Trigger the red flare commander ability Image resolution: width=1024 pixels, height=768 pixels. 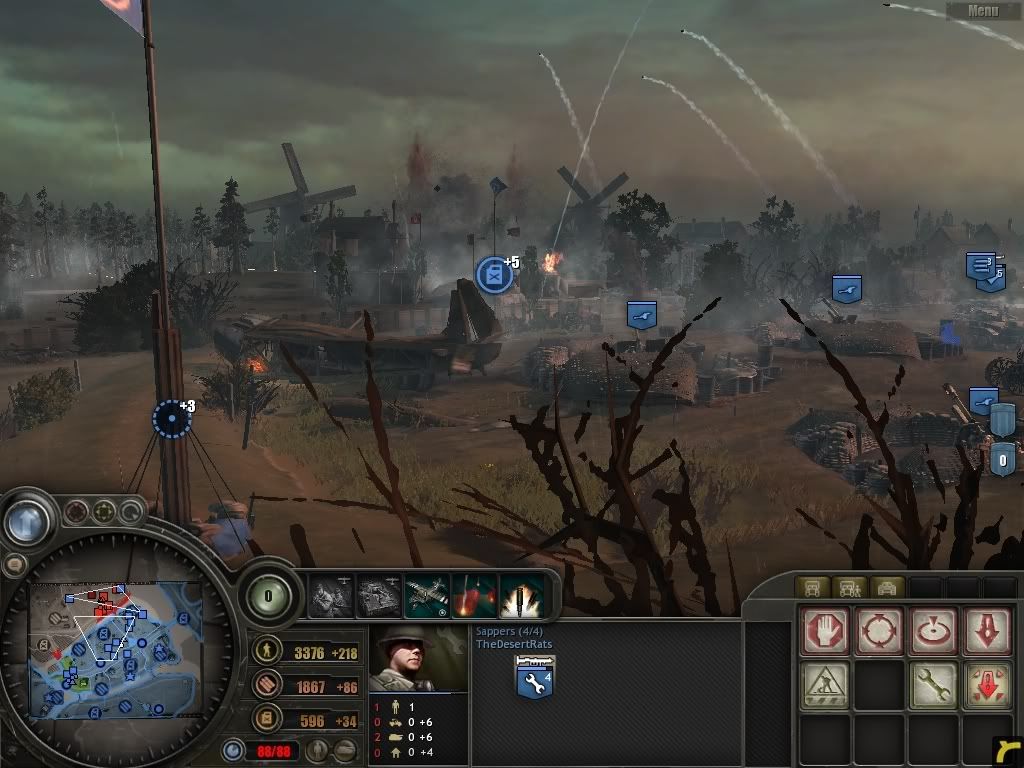[x=475, y=596]
